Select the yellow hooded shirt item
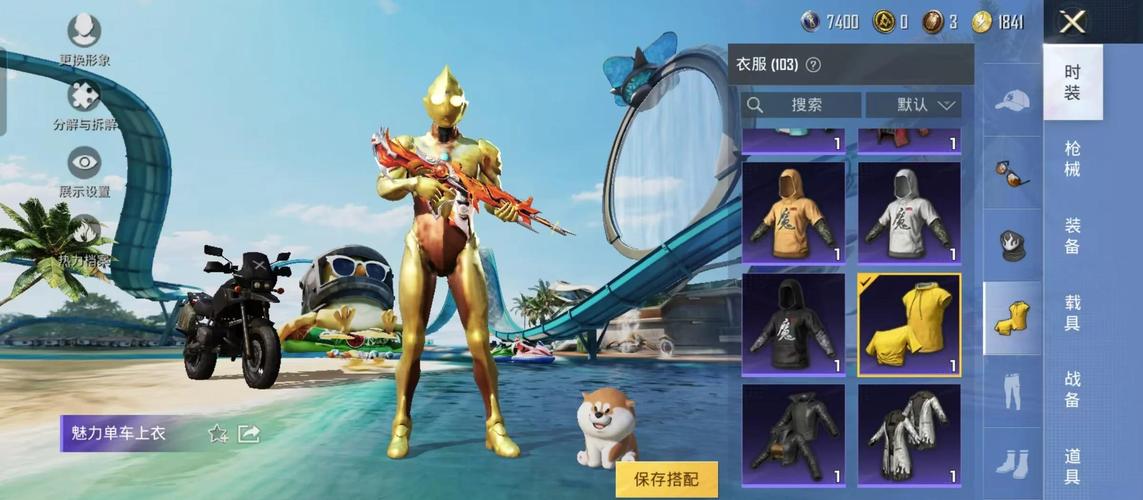Viewport: 1143px width, 500px height. 909,325
